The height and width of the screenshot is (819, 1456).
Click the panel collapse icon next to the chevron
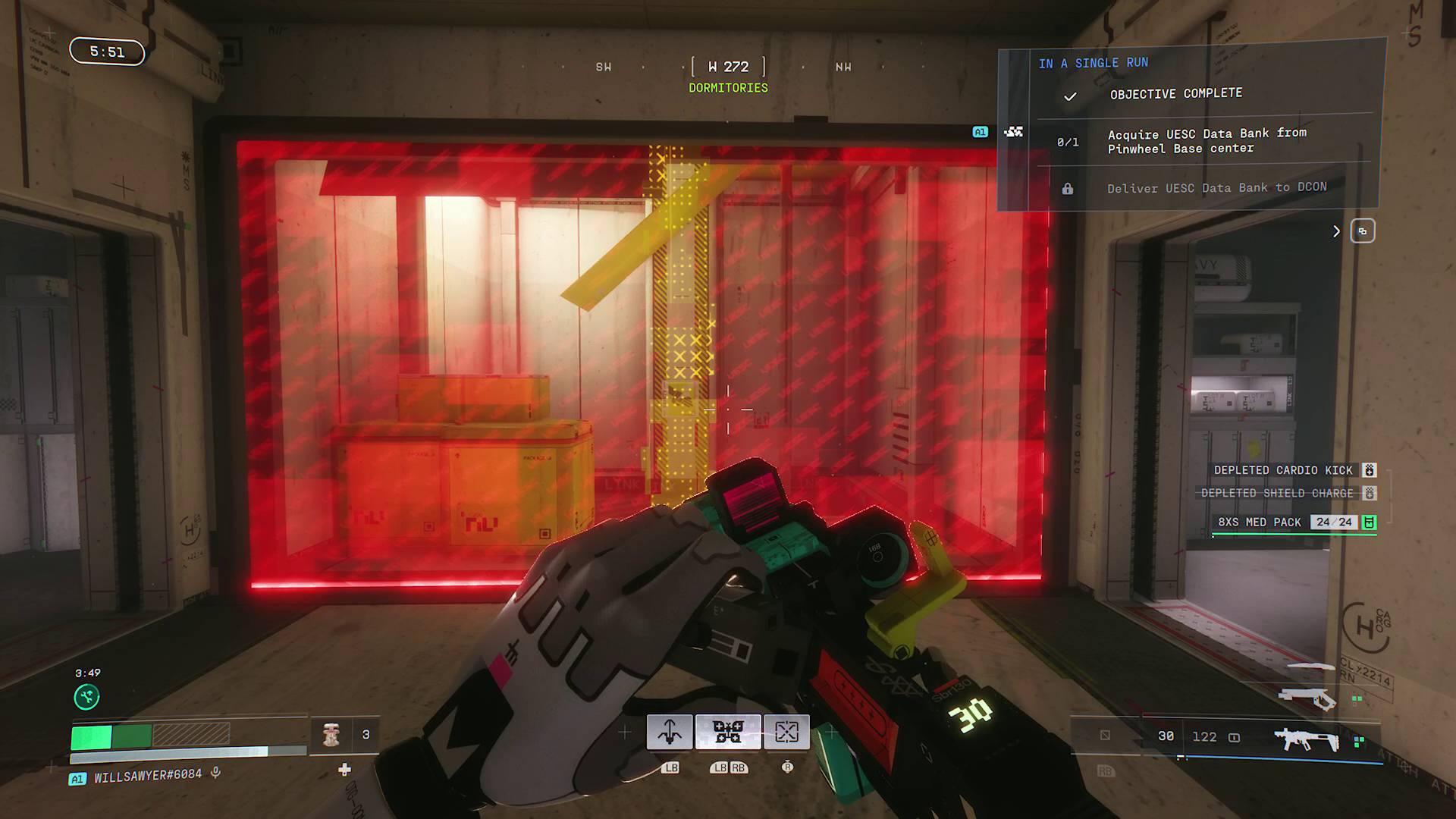click(1363, 231)
